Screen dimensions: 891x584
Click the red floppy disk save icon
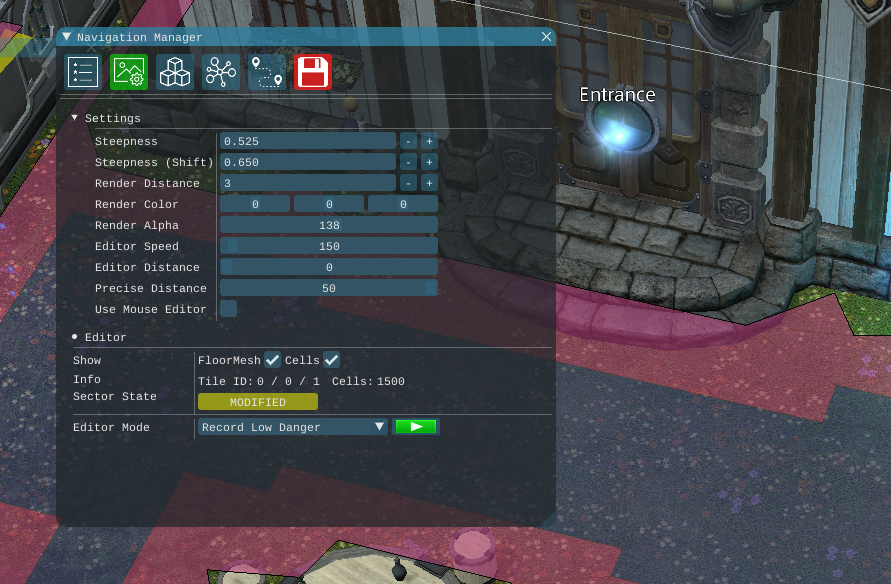pyautogui.click(x=313, y=72)
